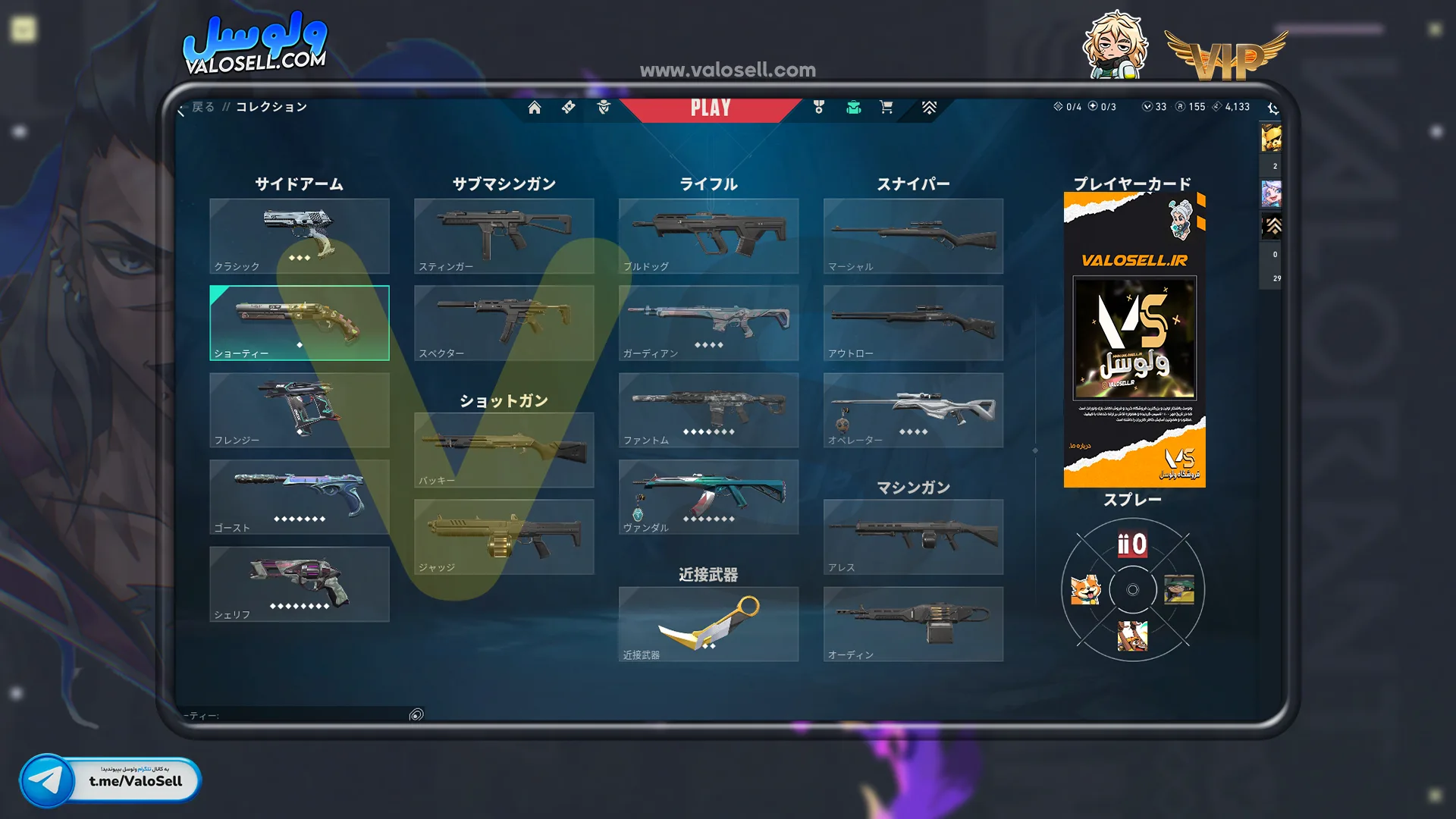Select the Spectre SMG slot
The width and height of the screenshot is (1456, 819).
(504, 323)
